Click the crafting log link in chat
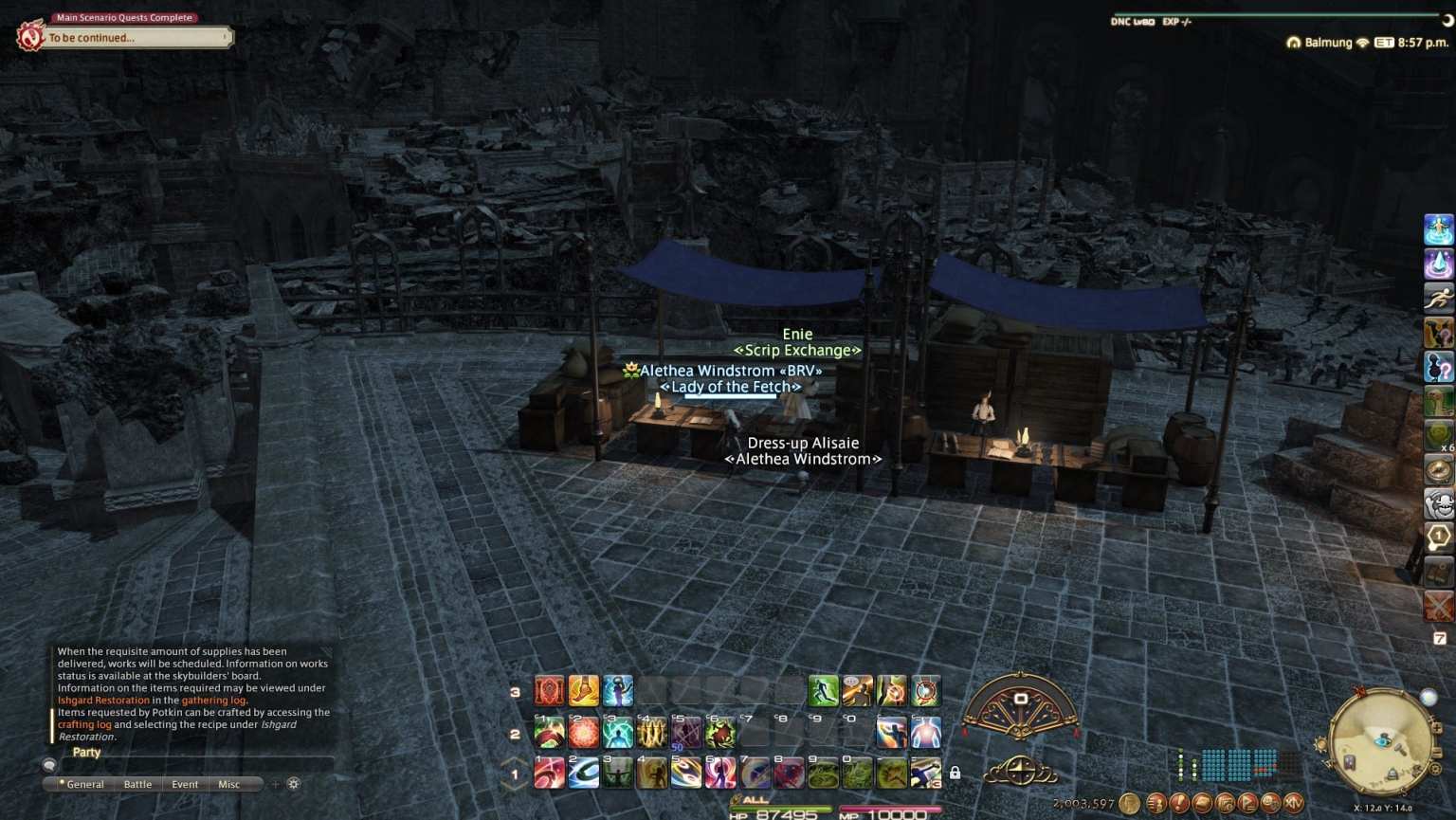1456x820 pixels. [86, 724]
